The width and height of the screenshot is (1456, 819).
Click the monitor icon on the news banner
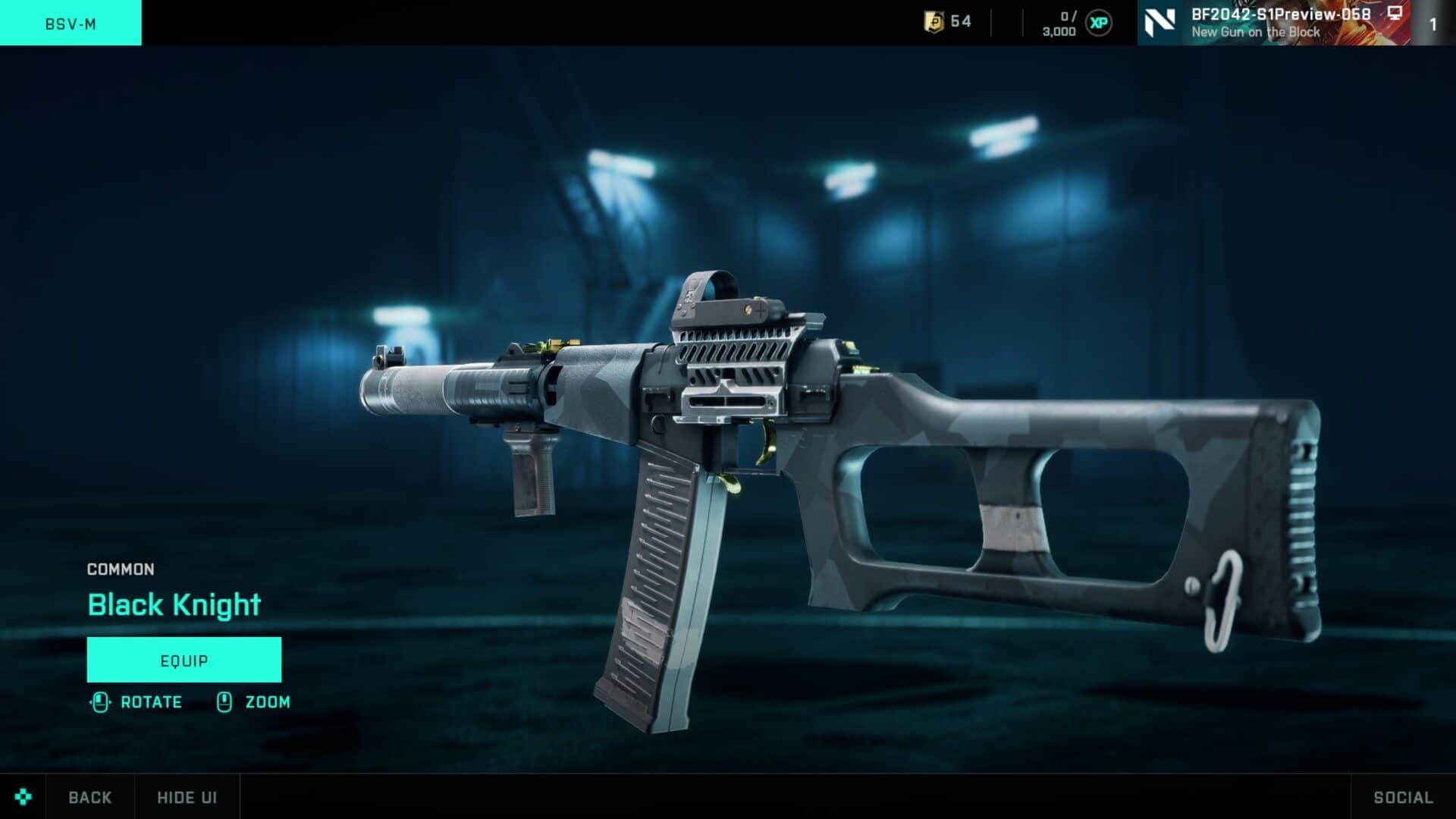(1394, 14)
